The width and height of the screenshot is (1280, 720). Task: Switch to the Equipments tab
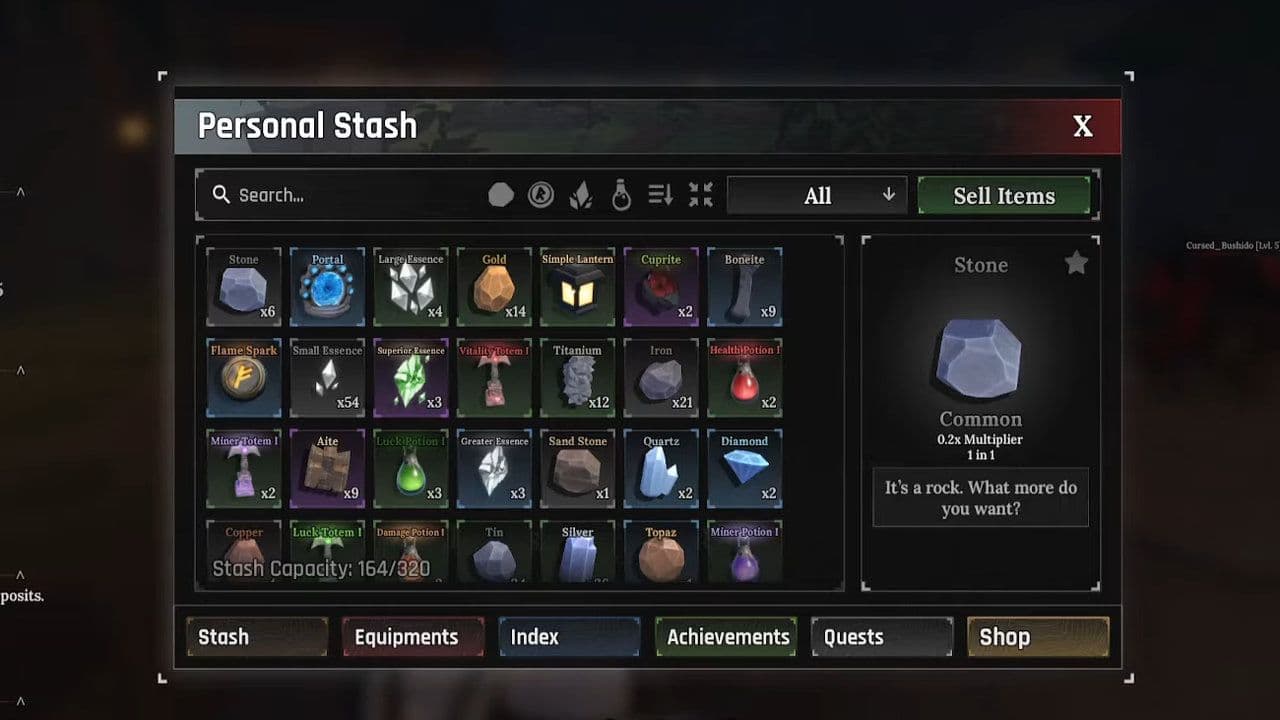[x=412, y=636]
